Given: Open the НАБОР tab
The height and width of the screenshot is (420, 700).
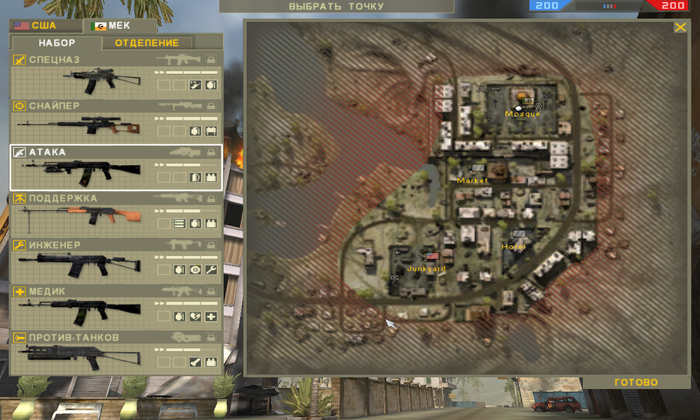Looking at the screenshot, I should coord(57,43).
